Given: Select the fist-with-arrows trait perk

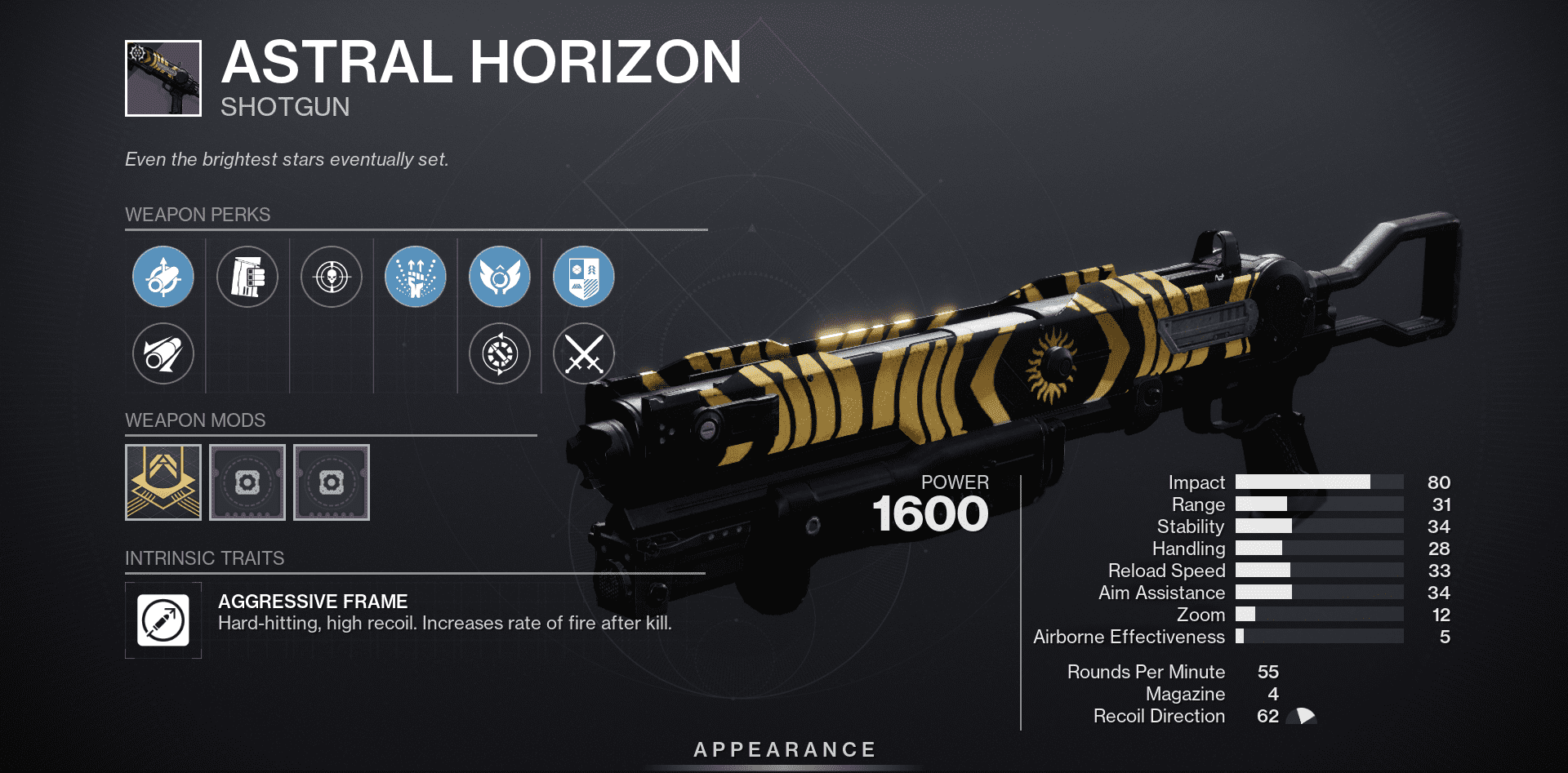Looking at the screenshot, I should point(415,277).
